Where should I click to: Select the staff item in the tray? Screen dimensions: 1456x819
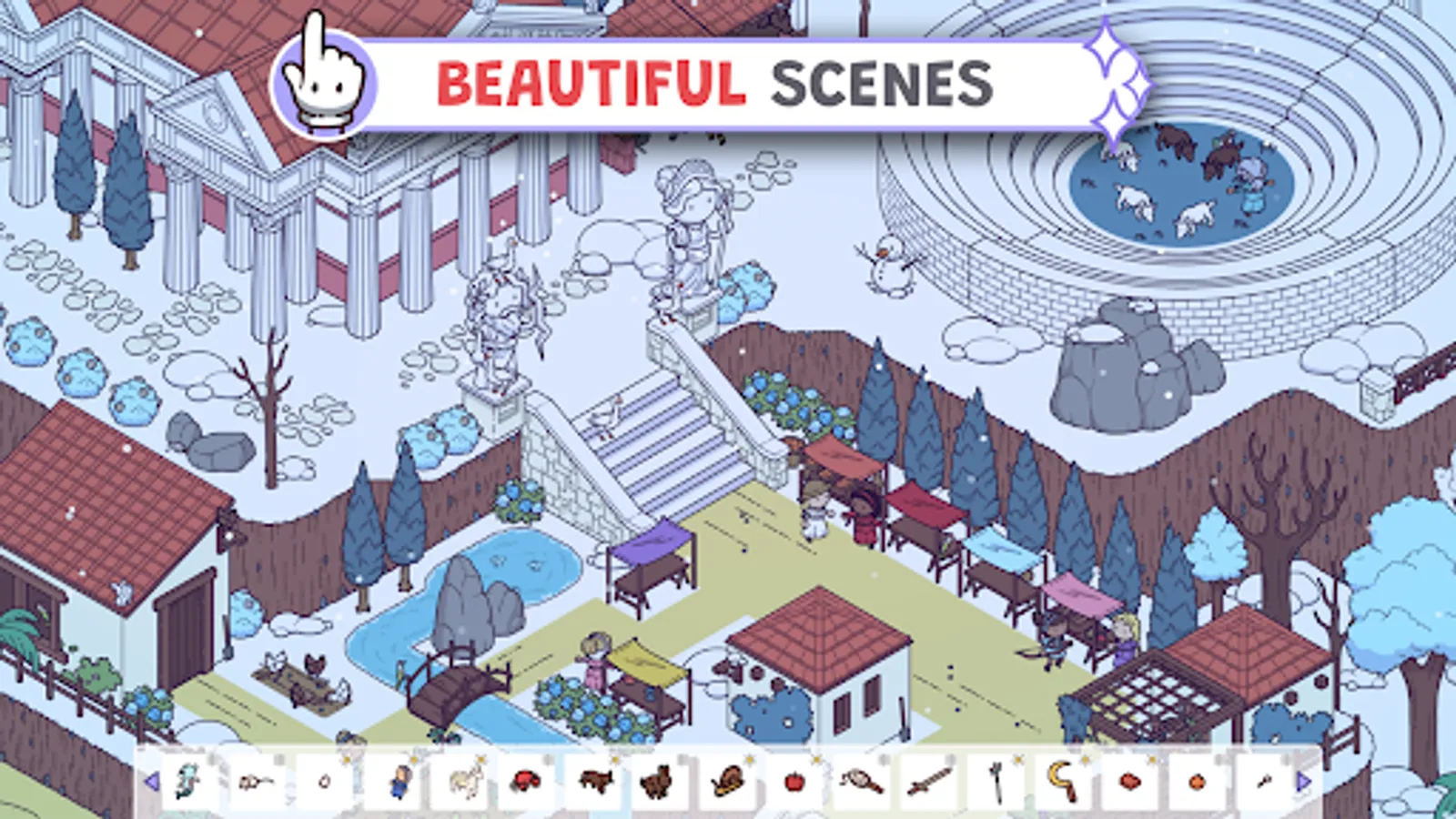click(997, 781)
